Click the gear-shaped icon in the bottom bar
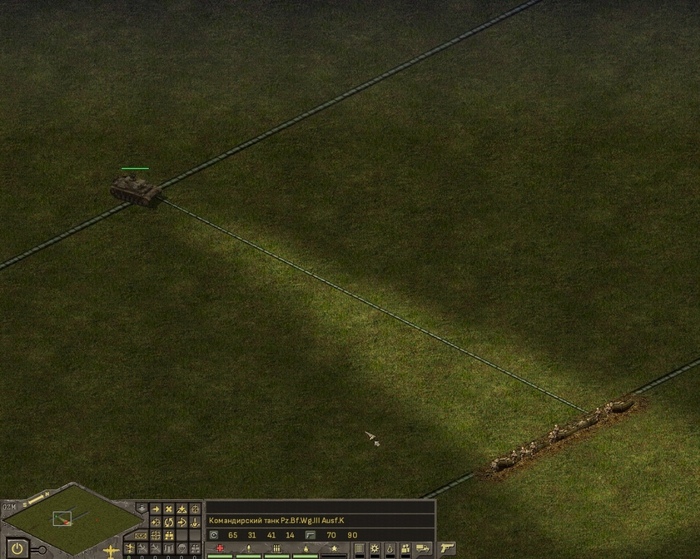Image resolution: width=700 pixels, height=559 pixels. point(375,548)
